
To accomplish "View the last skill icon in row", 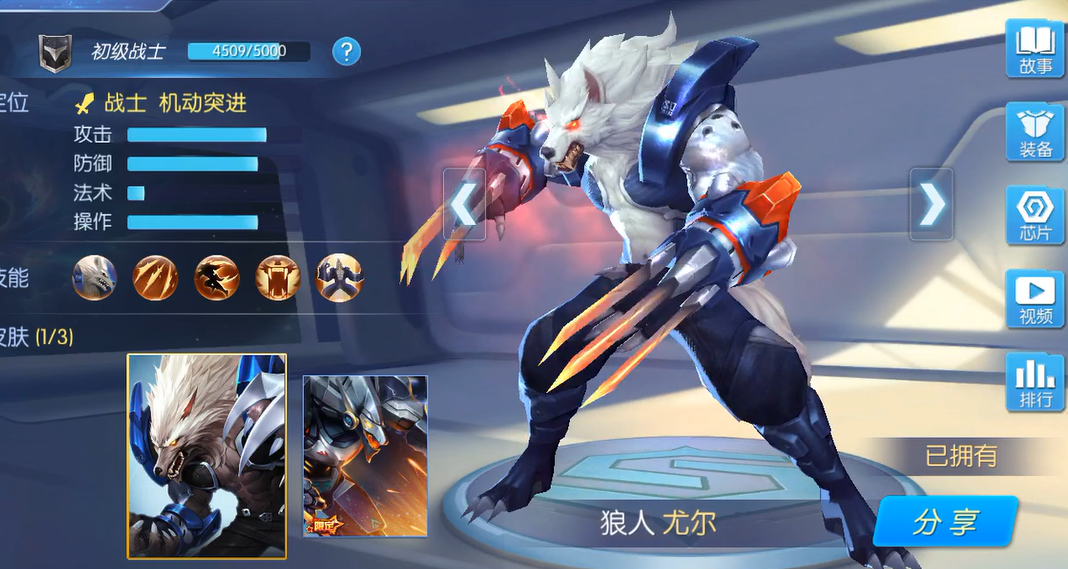I will coord(339,277).
